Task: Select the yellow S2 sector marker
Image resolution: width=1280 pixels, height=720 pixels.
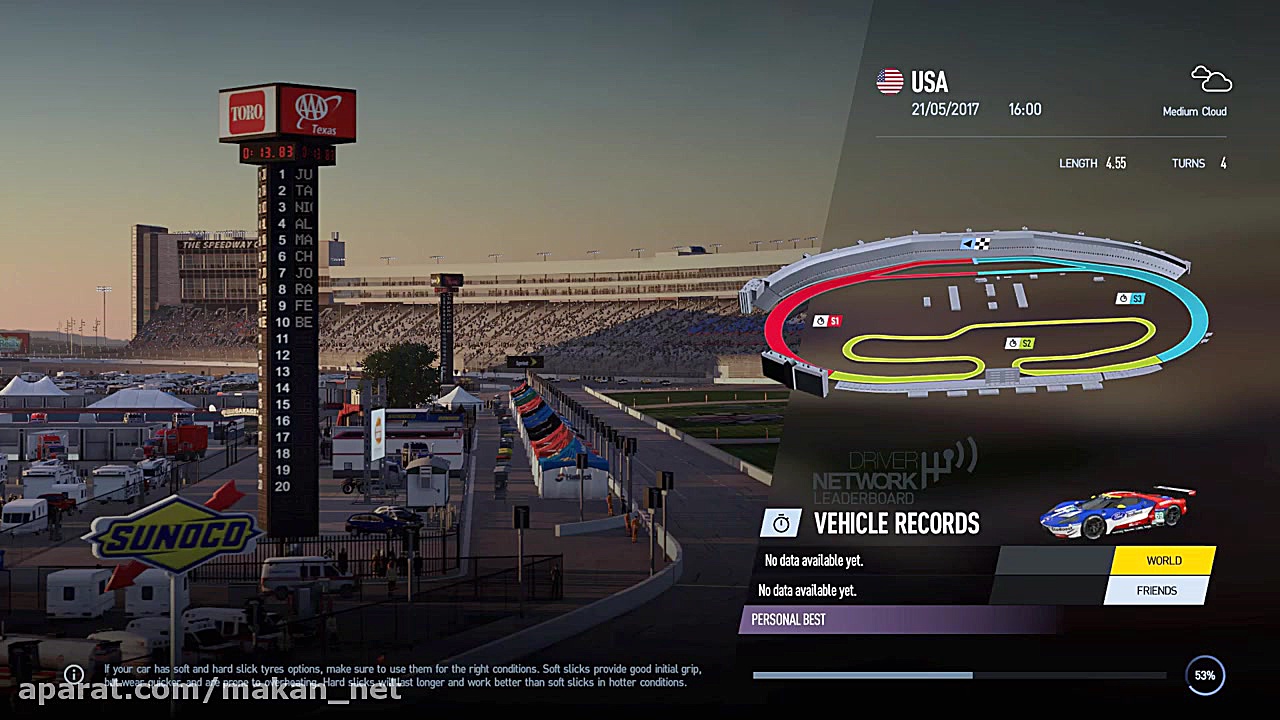Action: pyautogui.click(x=1021, y=342)
